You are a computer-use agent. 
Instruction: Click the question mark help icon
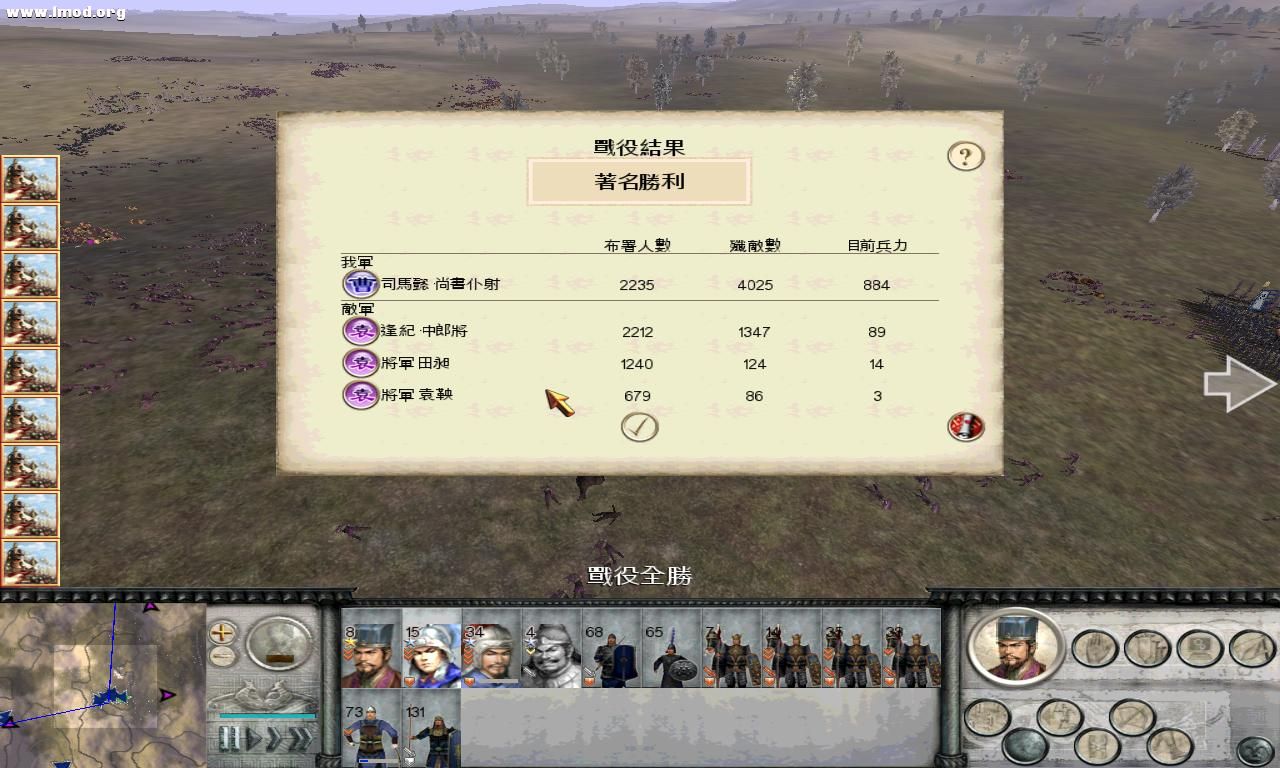click(x=964, y=156)
